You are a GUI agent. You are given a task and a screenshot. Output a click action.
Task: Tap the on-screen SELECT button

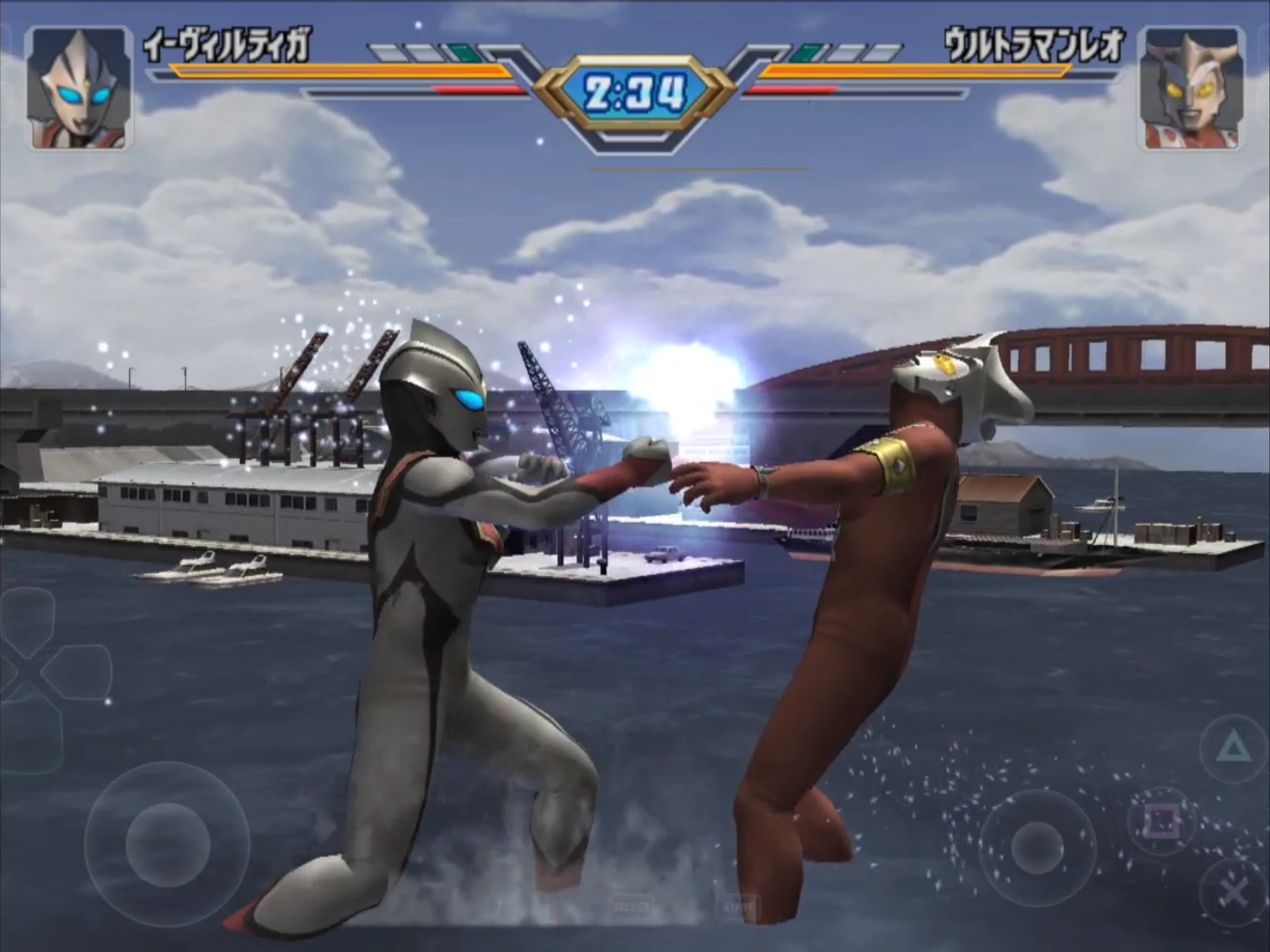[x=631, y=906]
